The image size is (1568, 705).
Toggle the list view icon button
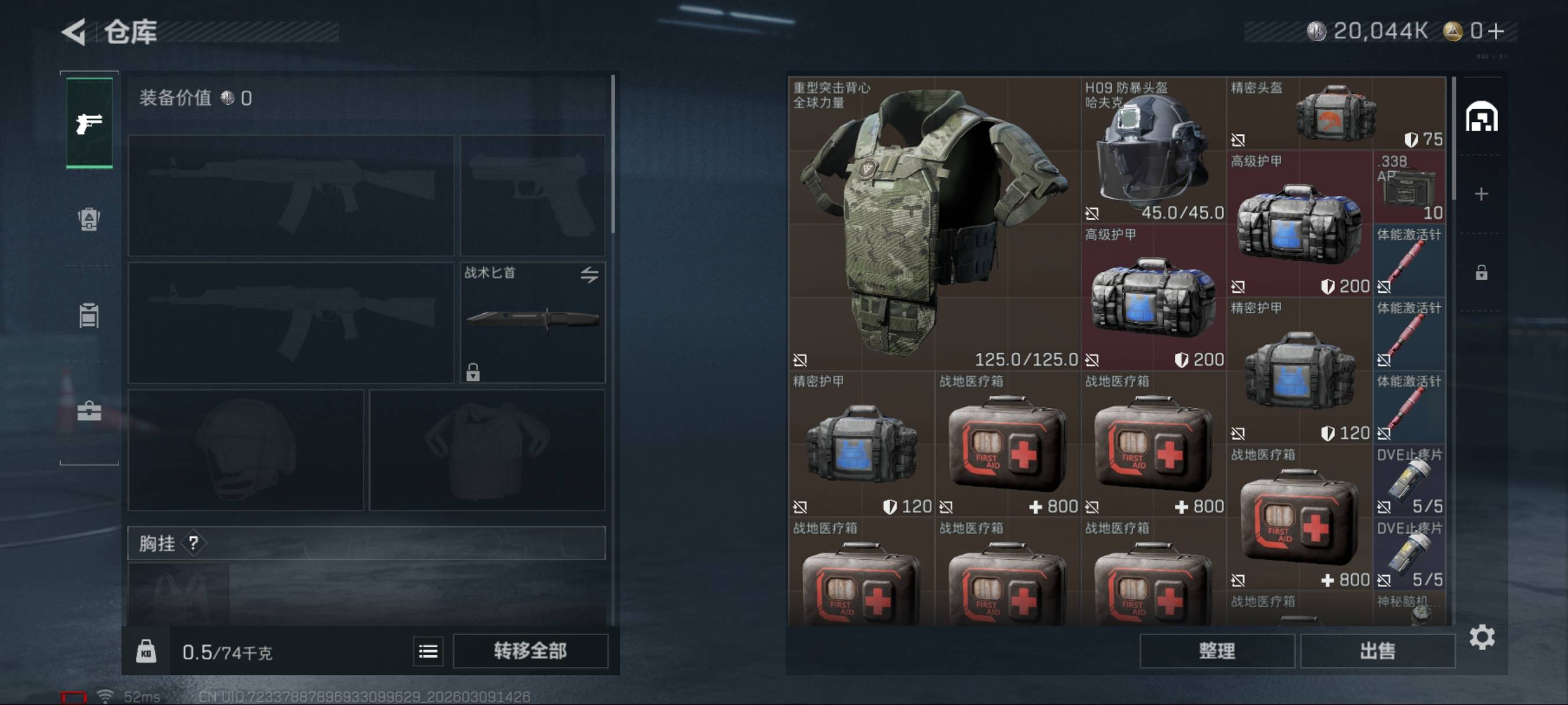(x=428, y=651)
